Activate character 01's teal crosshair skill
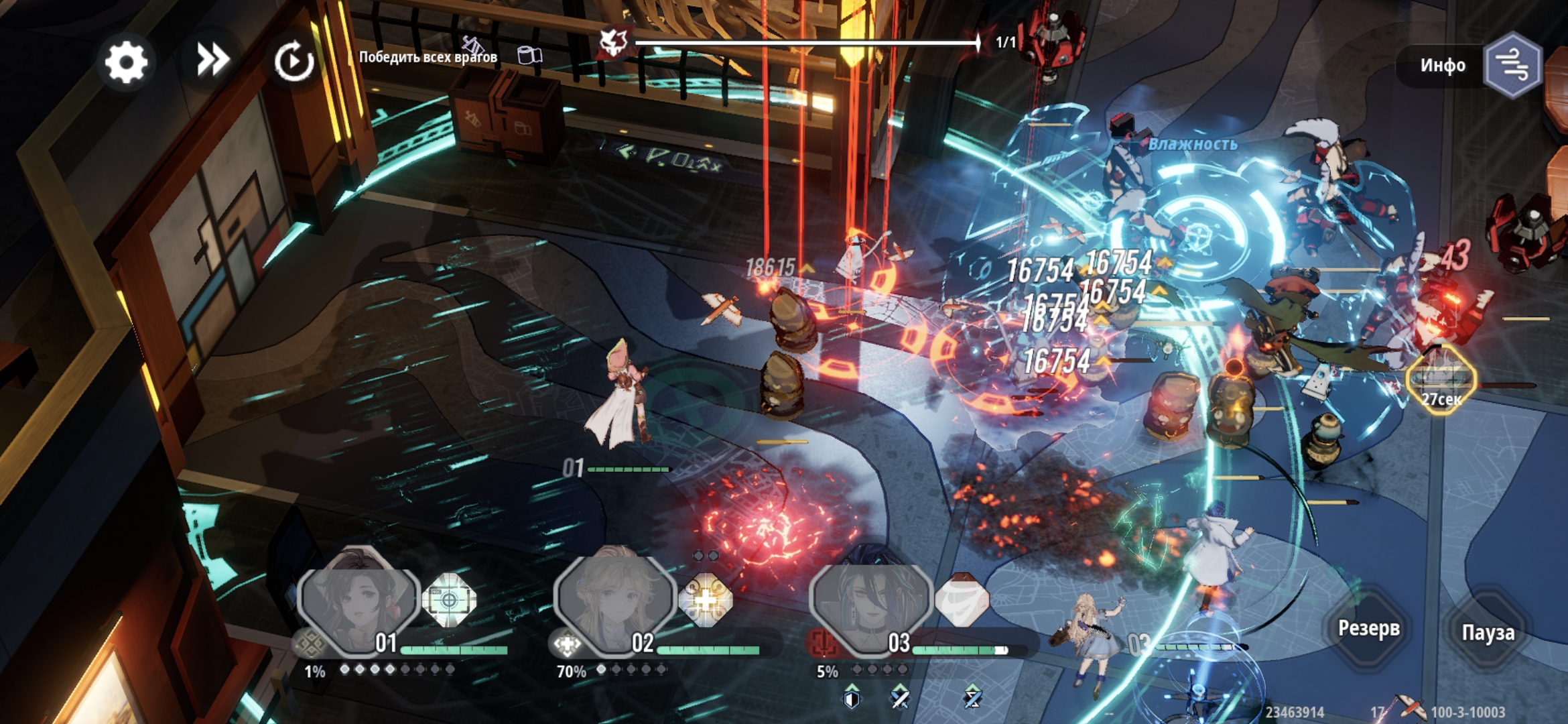 pos(449,599)
